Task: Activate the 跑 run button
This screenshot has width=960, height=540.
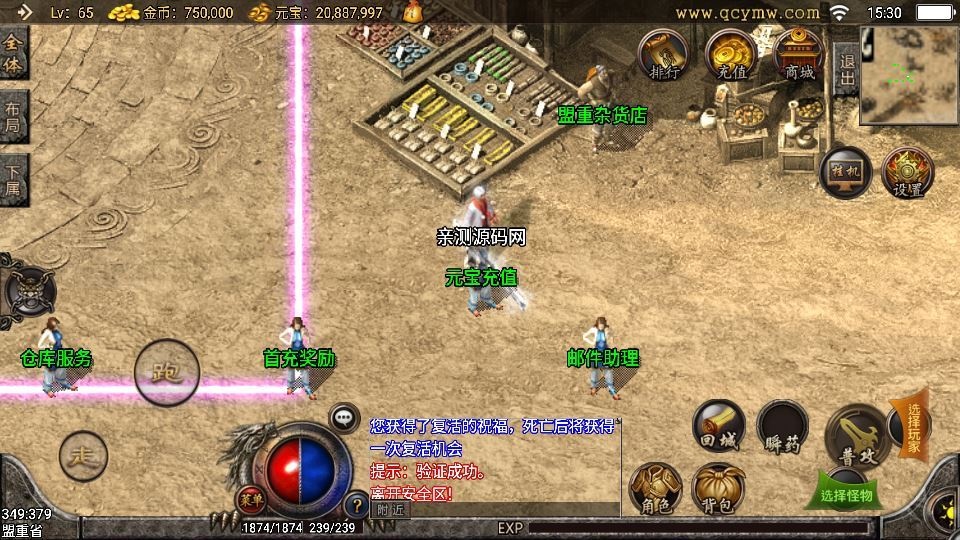Action: tap(167, 373)
